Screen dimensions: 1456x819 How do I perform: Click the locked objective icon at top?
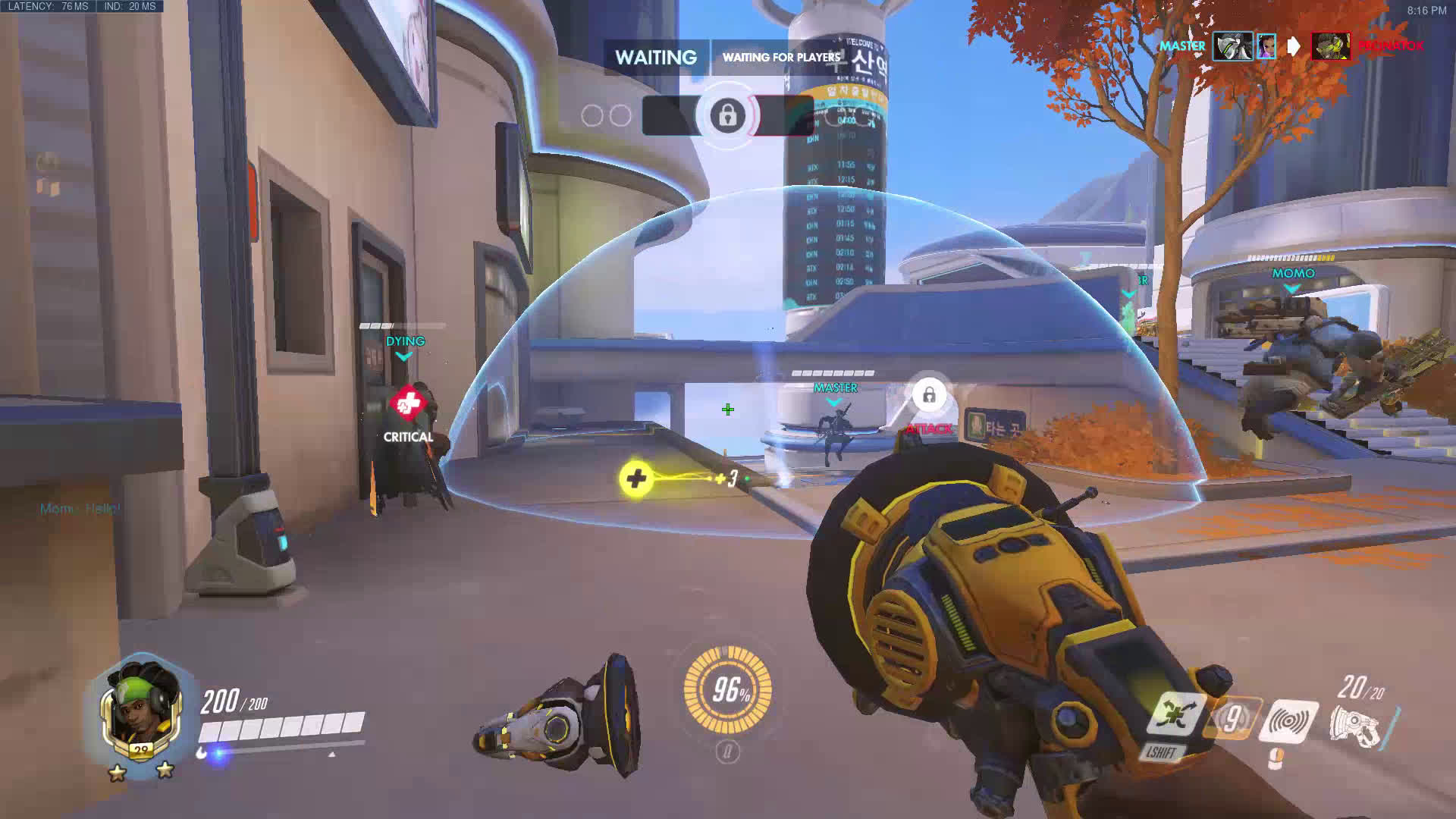[727, 115]
